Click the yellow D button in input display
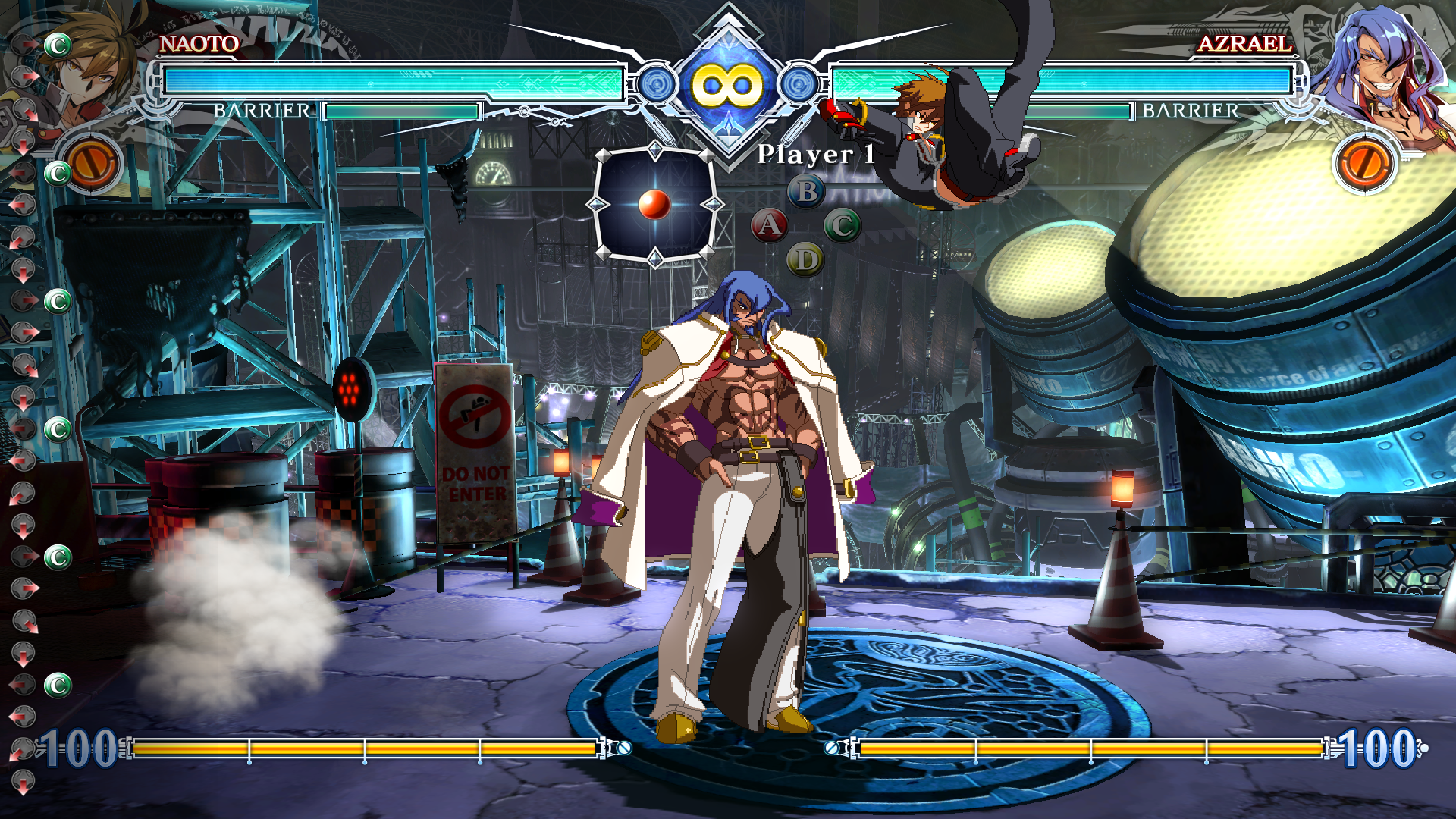 coord(805,260)
